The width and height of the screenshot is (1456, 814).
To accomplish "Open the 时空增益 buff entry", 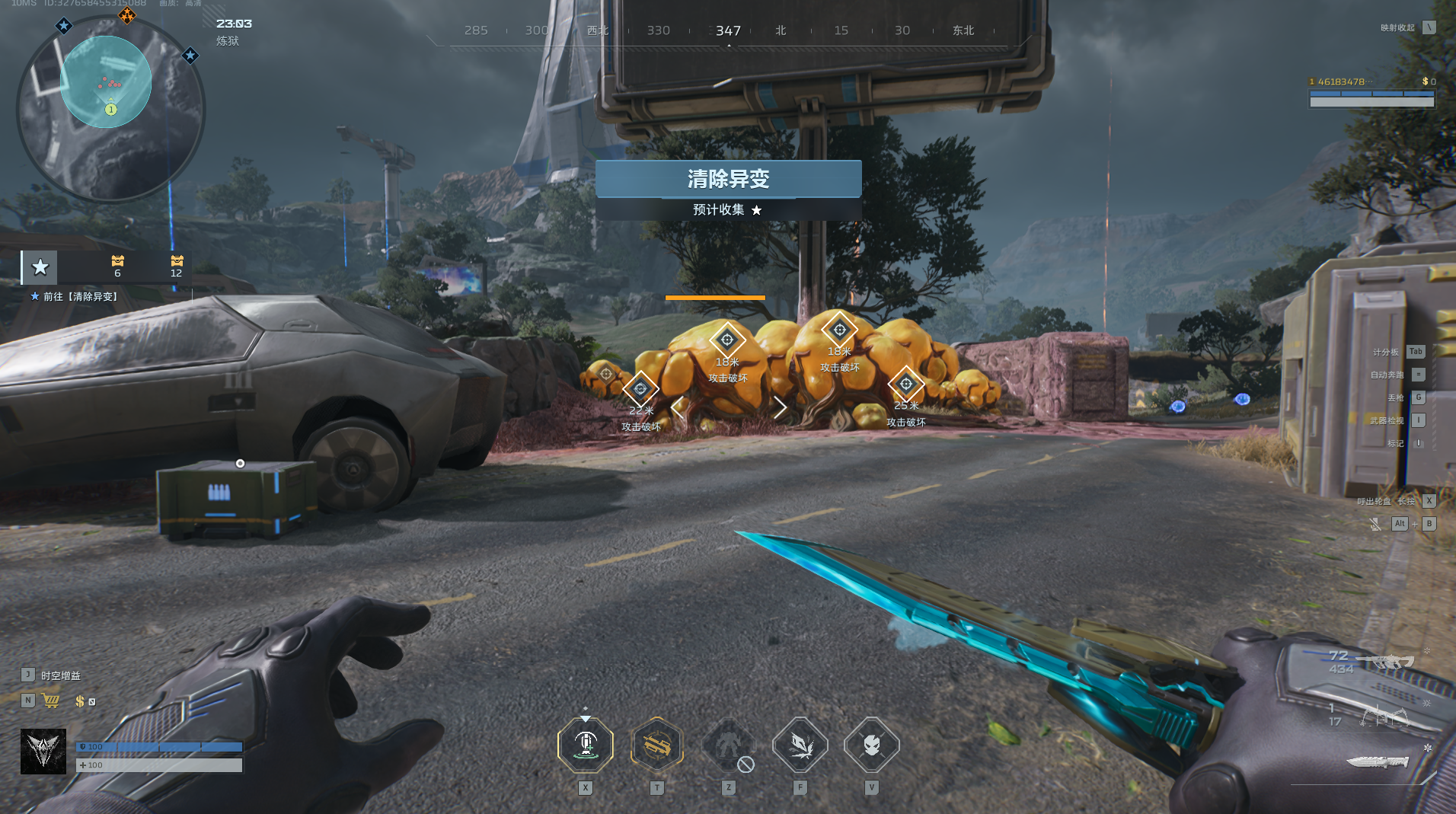I will [x=60, y=675].
